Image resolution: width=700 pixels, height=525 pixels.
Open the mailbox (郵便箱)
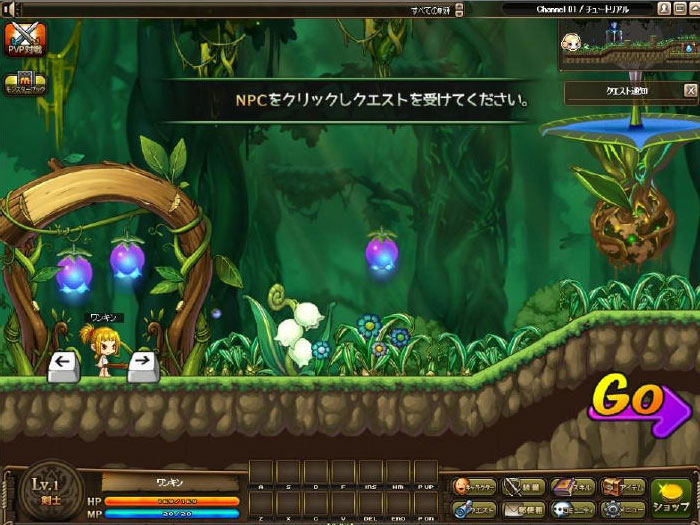[523, 510]
